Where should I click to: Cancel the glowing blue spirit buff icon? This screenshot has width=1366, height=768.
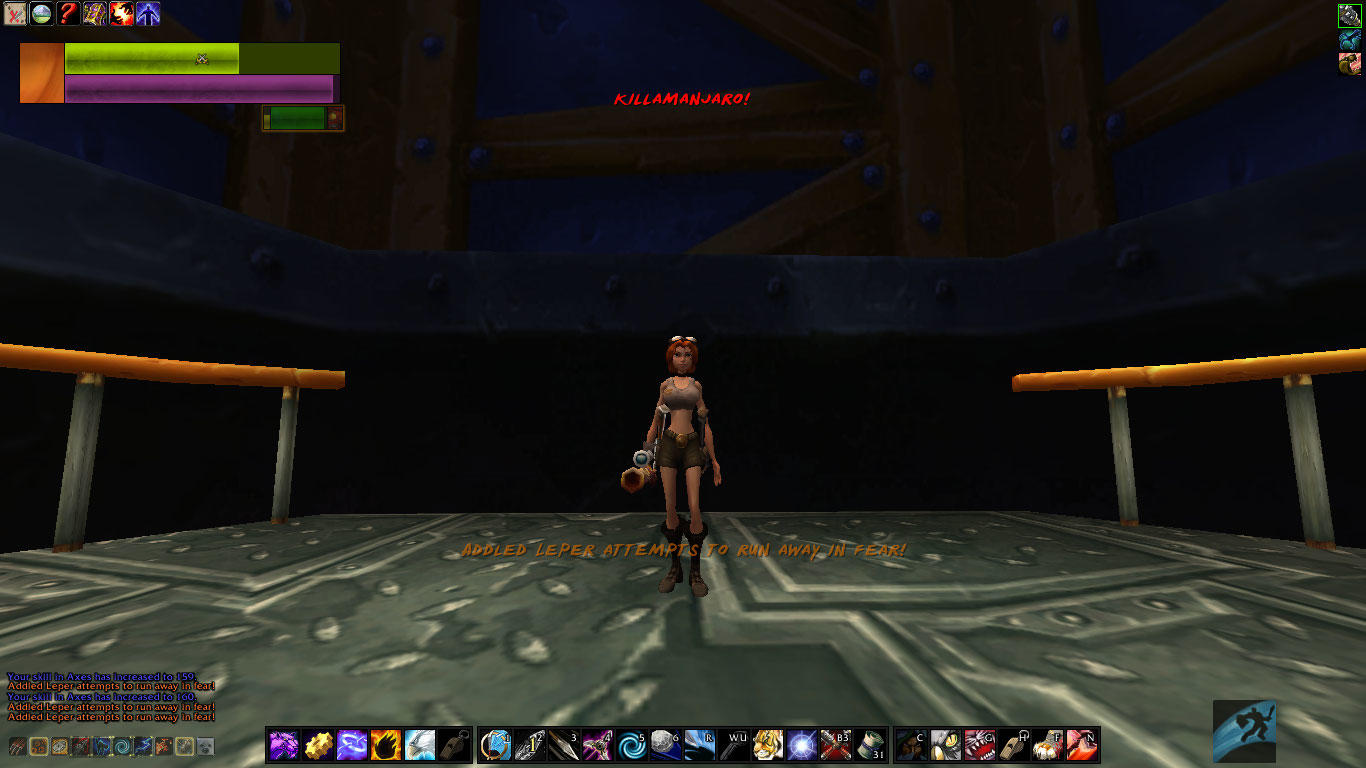[x=147, y=14]
